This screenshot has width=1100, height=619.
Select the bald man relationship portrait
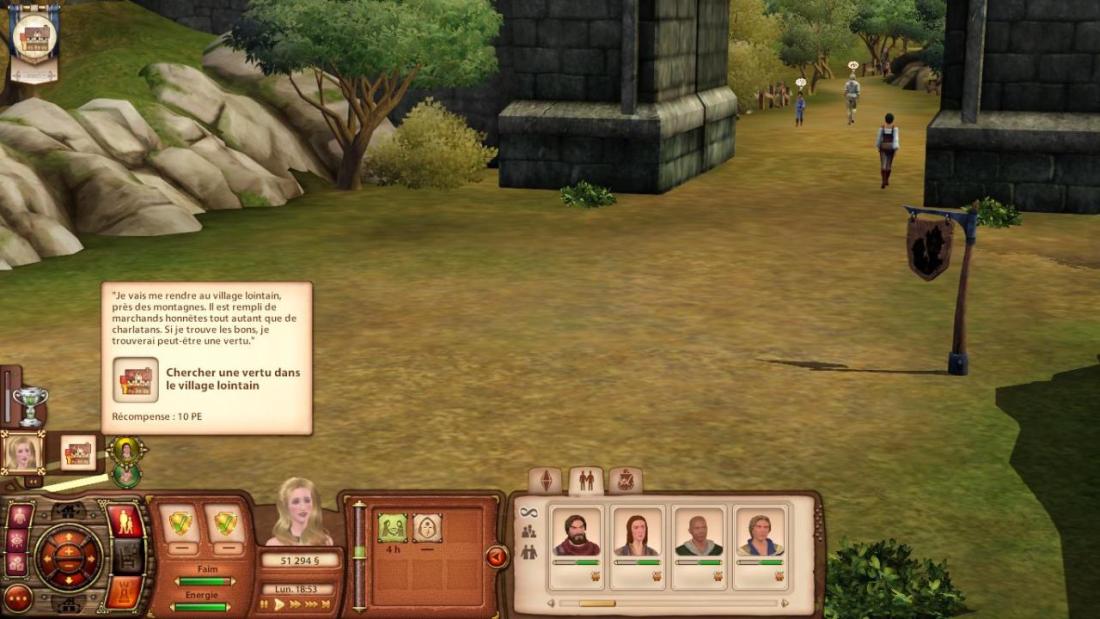tap(699, 534)
